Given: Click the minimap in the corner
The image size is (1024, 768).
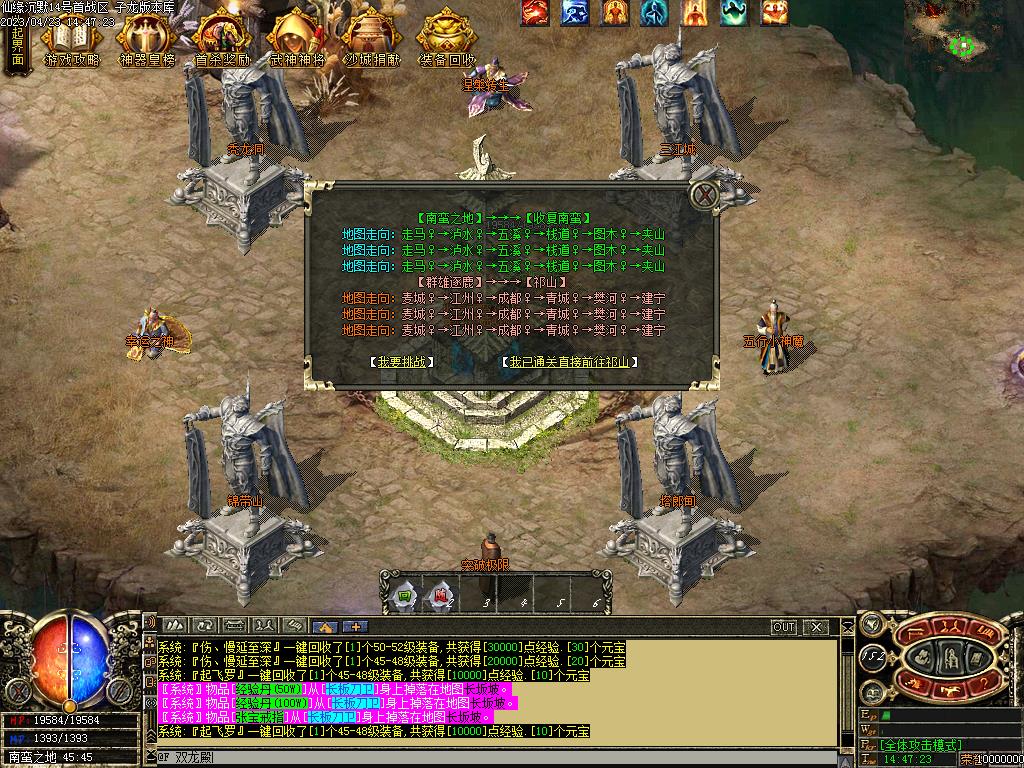Looking at the screenshot, I should 962,35.
